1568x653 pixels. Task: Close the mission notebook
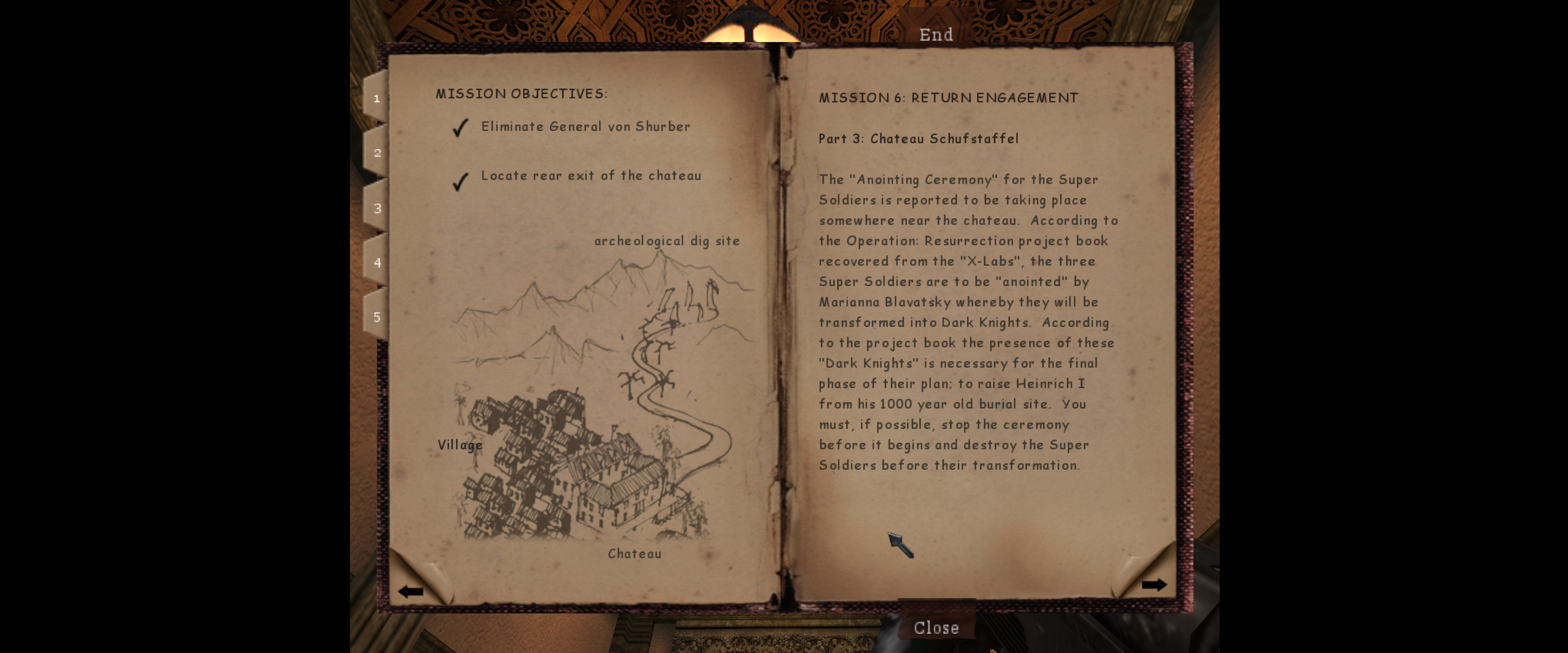[x=935, y=627]
